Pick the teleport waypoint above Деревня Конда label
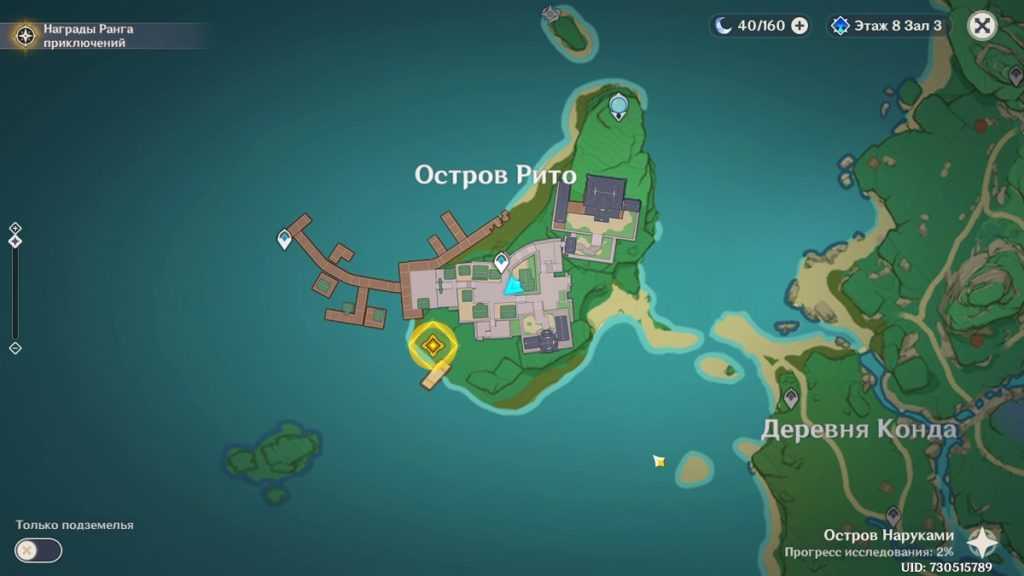Viewport: 1024px width, 576px height. 791,397
